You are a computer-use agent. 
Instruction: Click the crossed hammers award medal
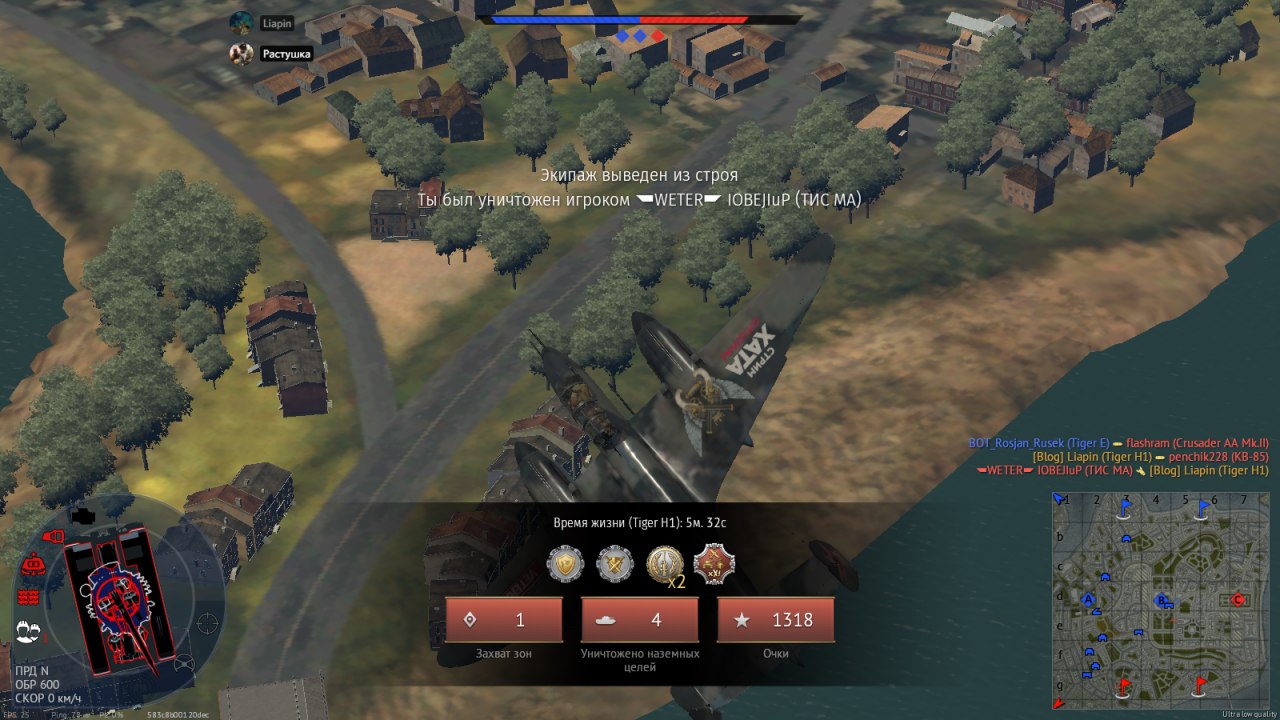click(615, 564)
